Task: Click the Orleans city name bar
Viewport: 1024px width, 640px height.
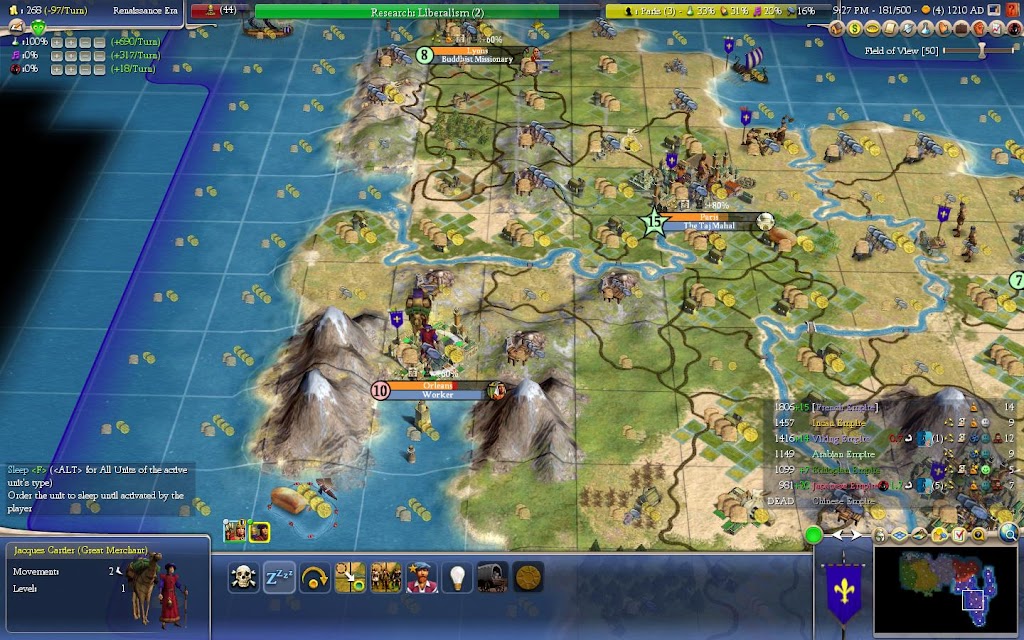Action: click(x=438, y=385)
